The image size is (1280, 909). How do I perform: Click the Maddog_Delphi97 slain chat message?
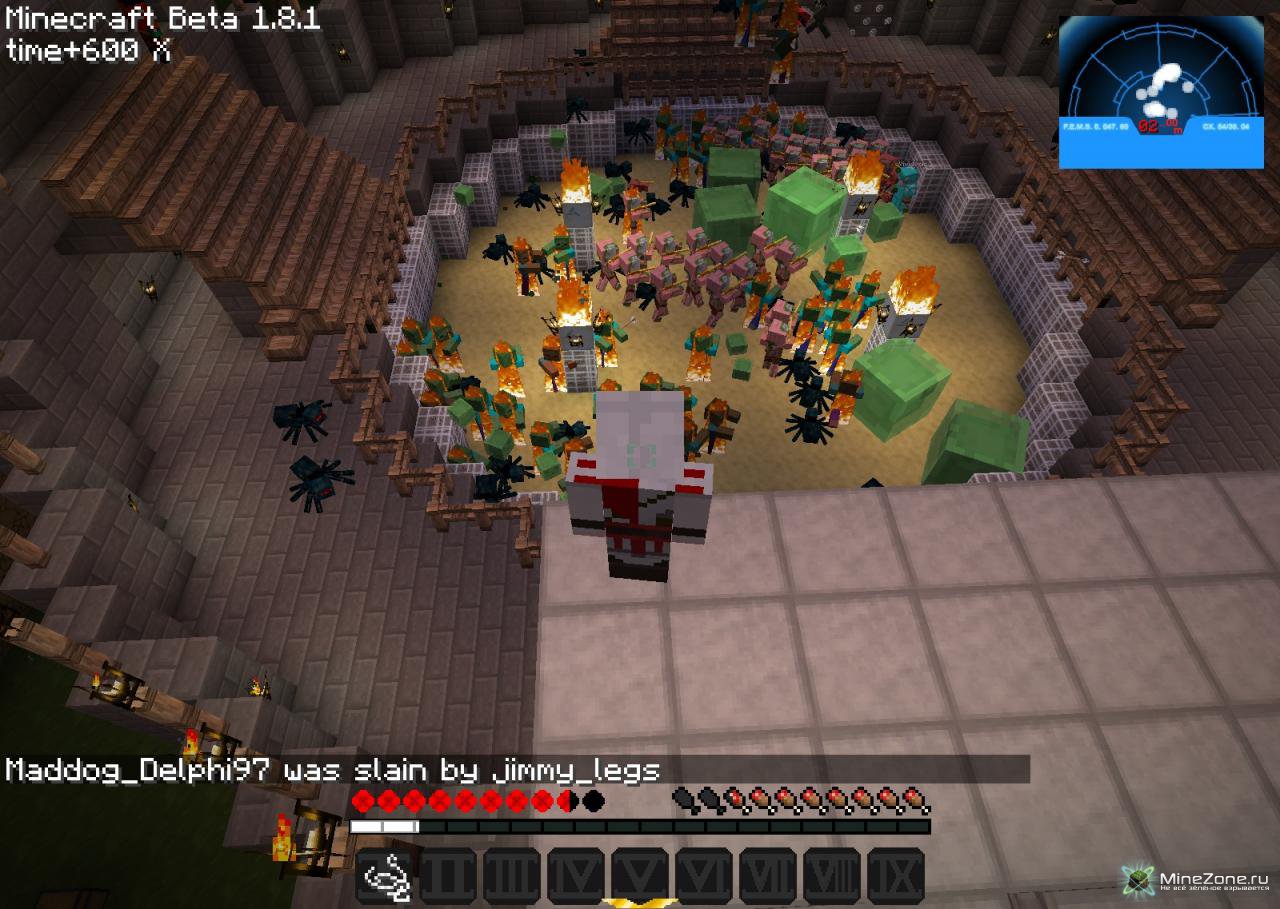pos(333,770)
